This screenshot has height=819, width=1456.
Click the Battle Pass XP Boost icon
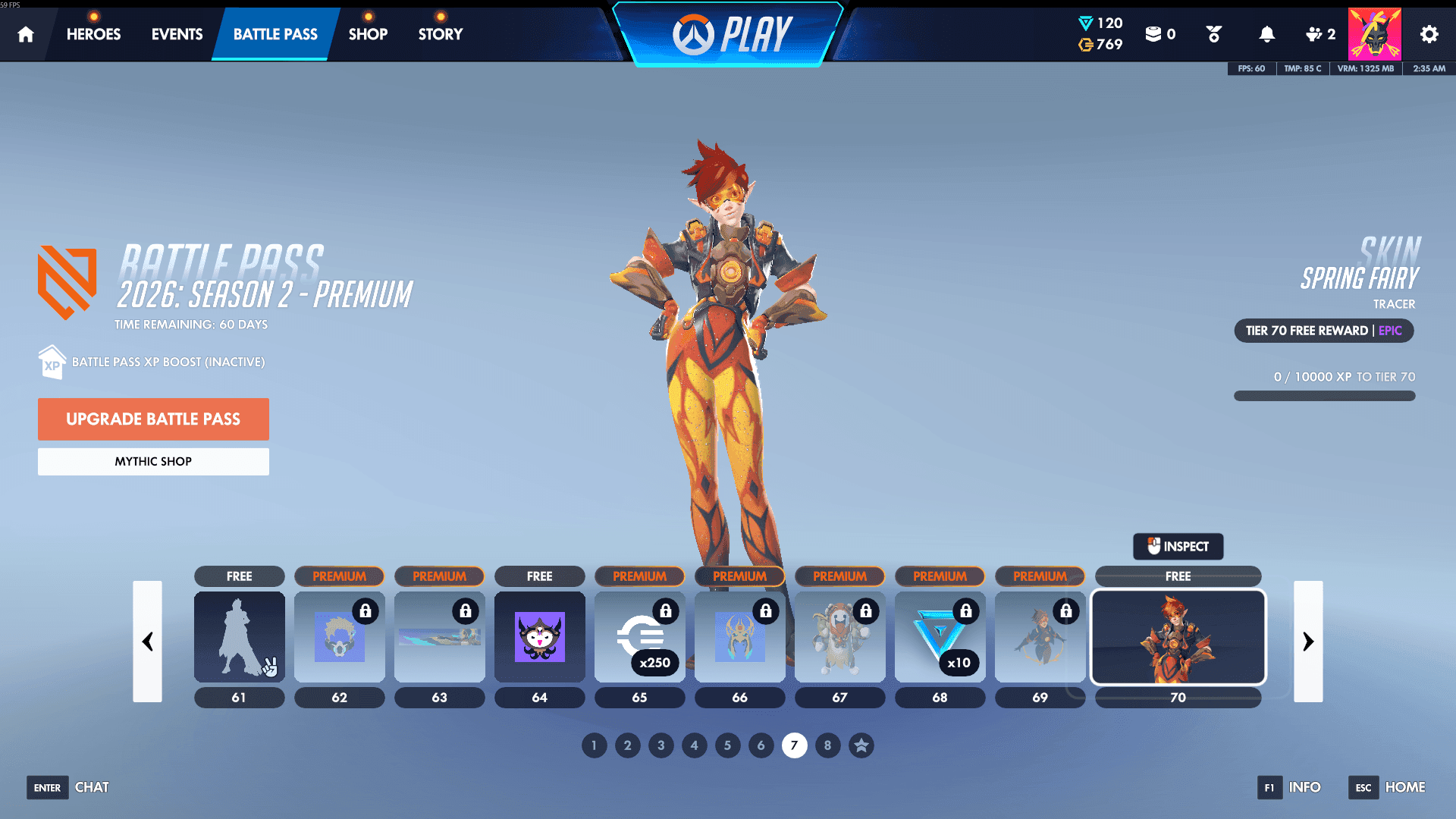point(52,362)
